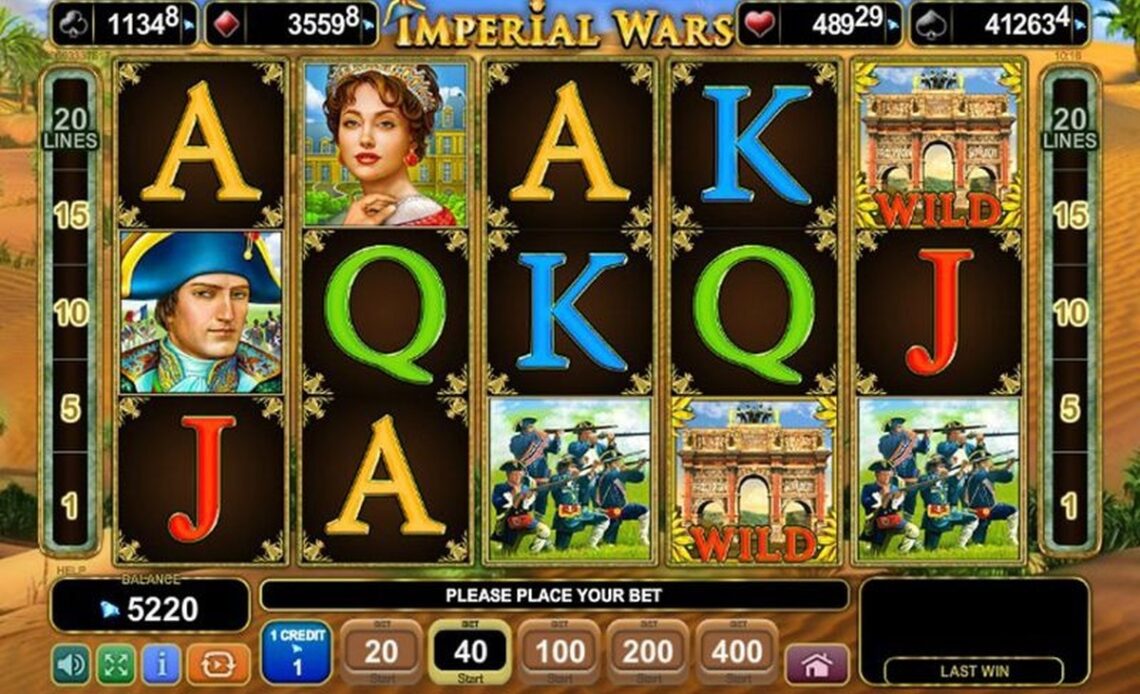Screen dimensions: 1140x694
Task: Change the 1 credit denomination
Action: pyautogui.click(x=297, y=654)
